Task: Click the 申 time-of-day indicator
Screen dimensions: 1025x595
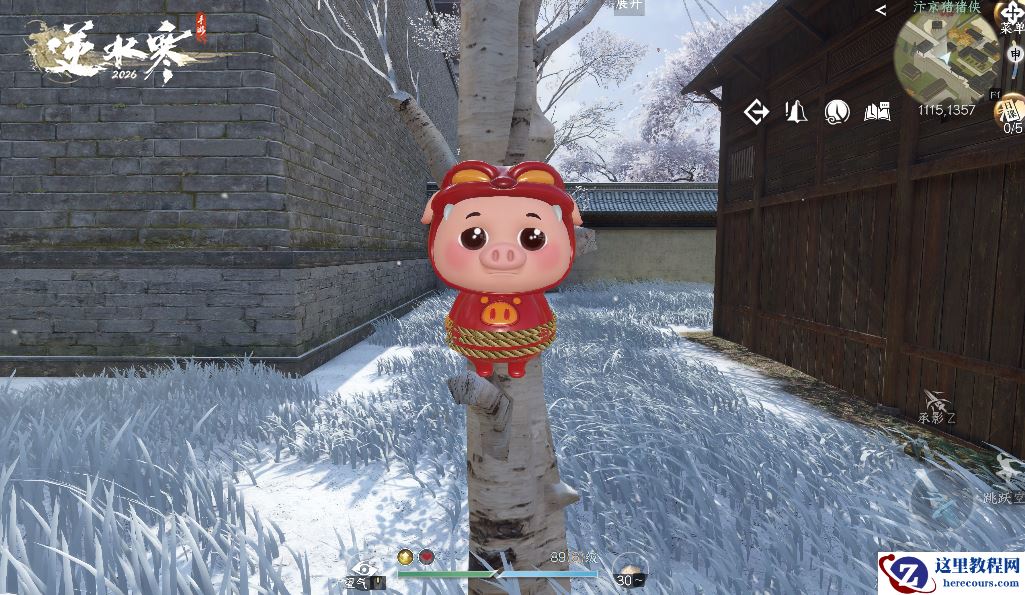Action: (x=1015, y=53)
